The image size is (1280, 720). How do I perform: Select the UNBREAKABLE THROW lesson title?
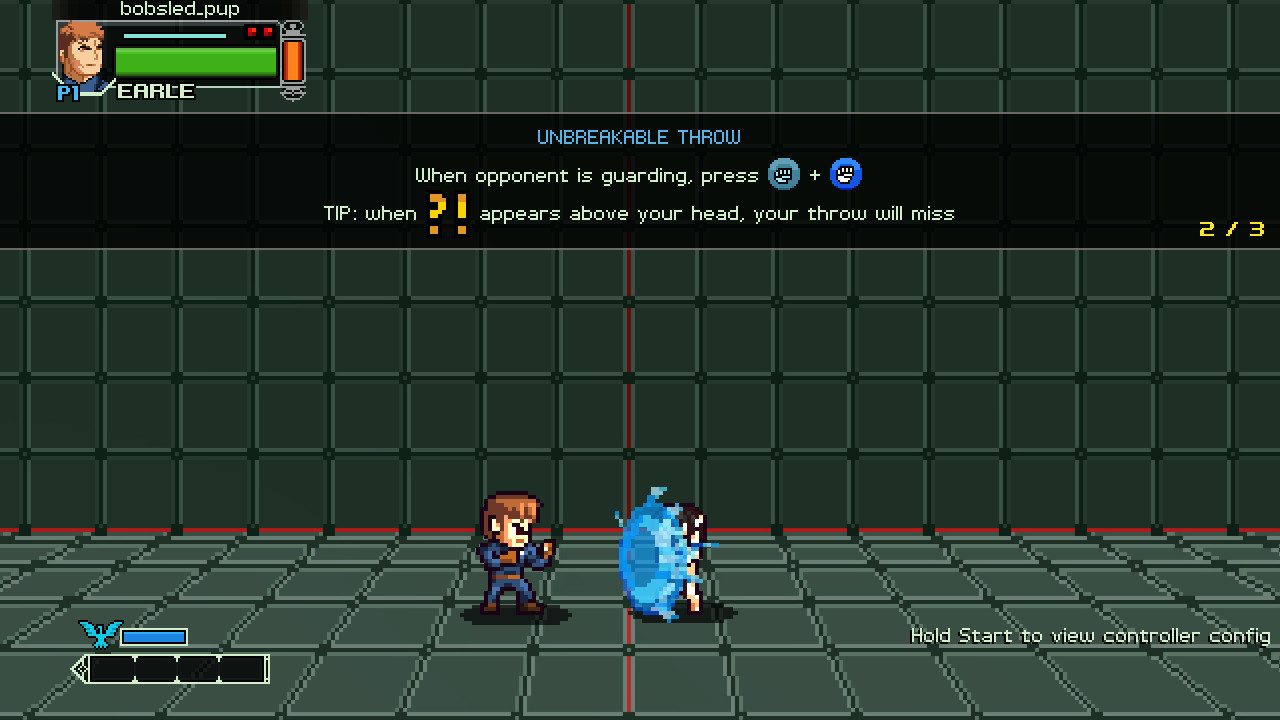[639, 137]
